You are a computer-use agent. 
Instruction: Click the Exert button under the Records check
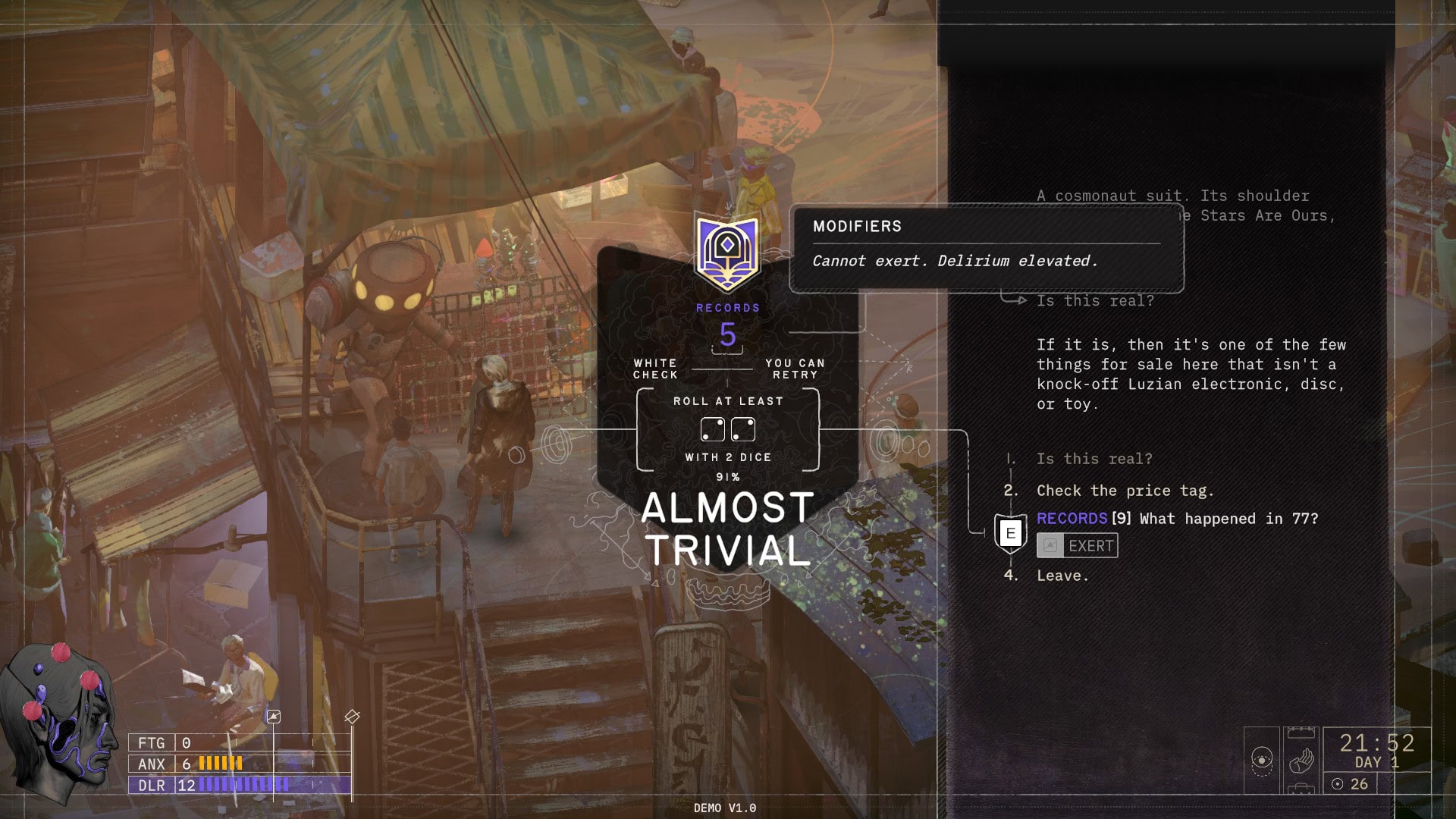click(x=1078, y=546)
